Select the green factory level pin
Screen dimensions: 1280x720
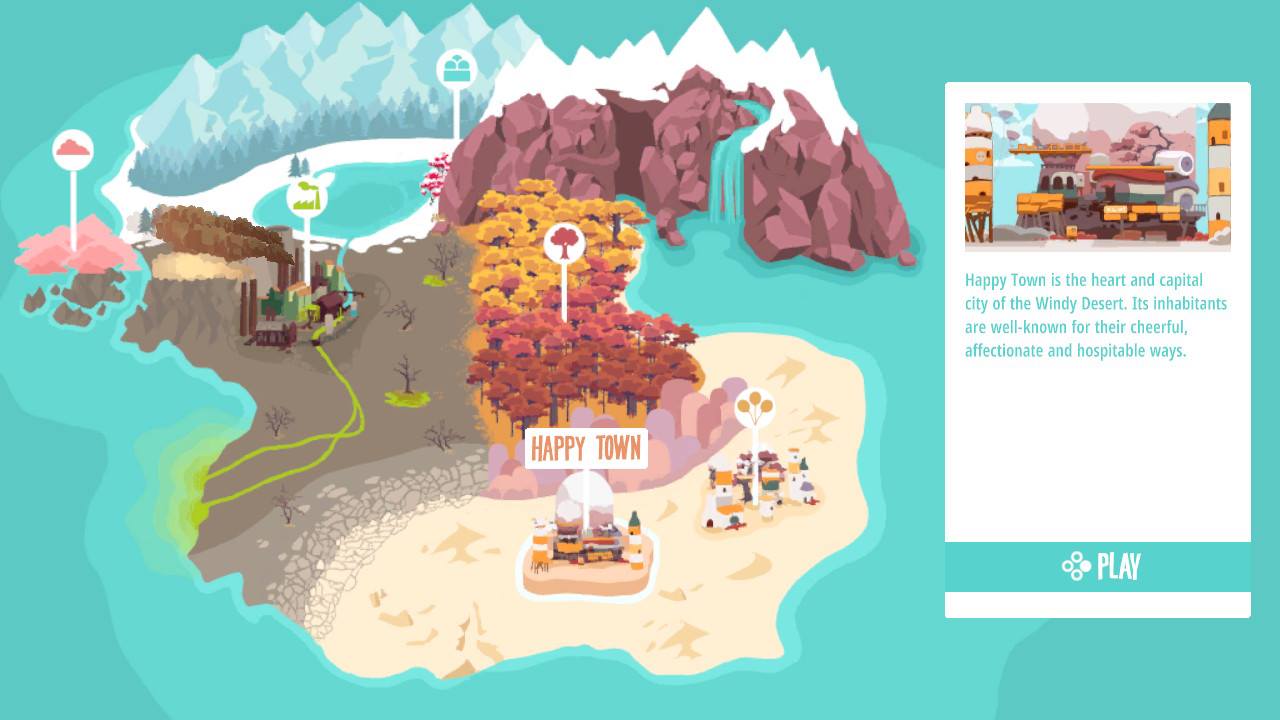tap(309, 195)
